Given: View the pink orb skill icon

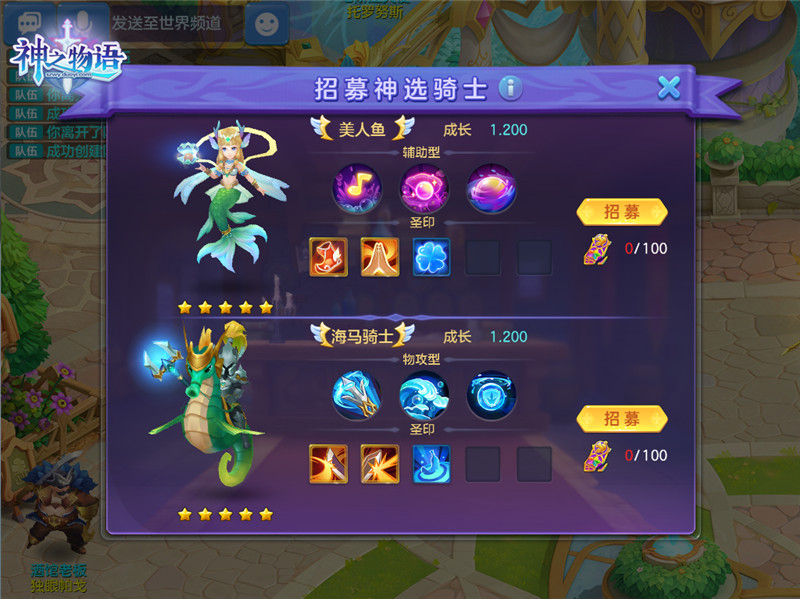Looking at the screenshot, I should coord(423,187).
